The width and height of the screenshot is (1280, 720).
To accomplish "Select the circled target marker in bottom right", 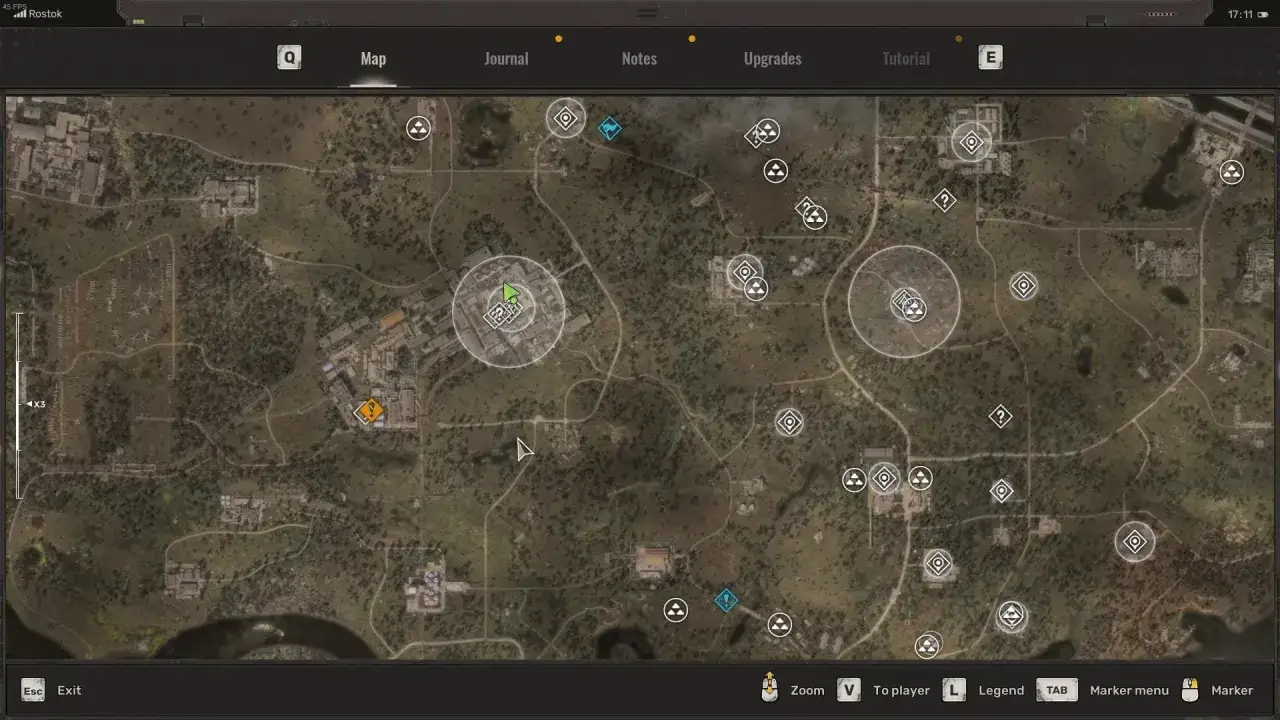I will click(x=1134, y=541).
